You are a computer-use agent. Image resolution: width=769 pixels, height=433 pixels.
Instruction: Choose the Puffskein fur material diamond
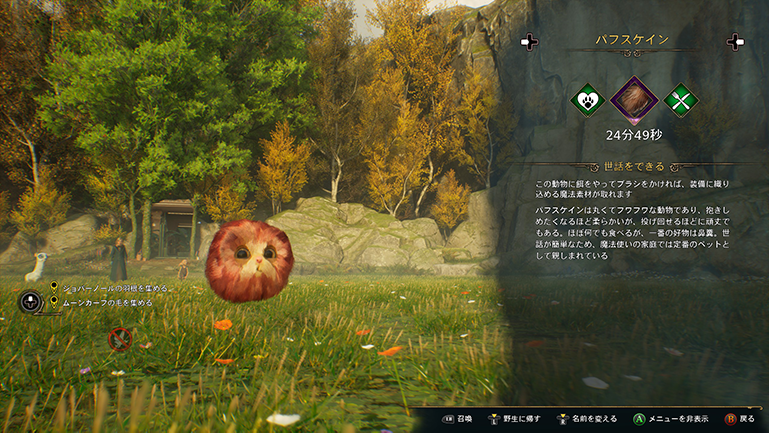(x=633, y=100)
